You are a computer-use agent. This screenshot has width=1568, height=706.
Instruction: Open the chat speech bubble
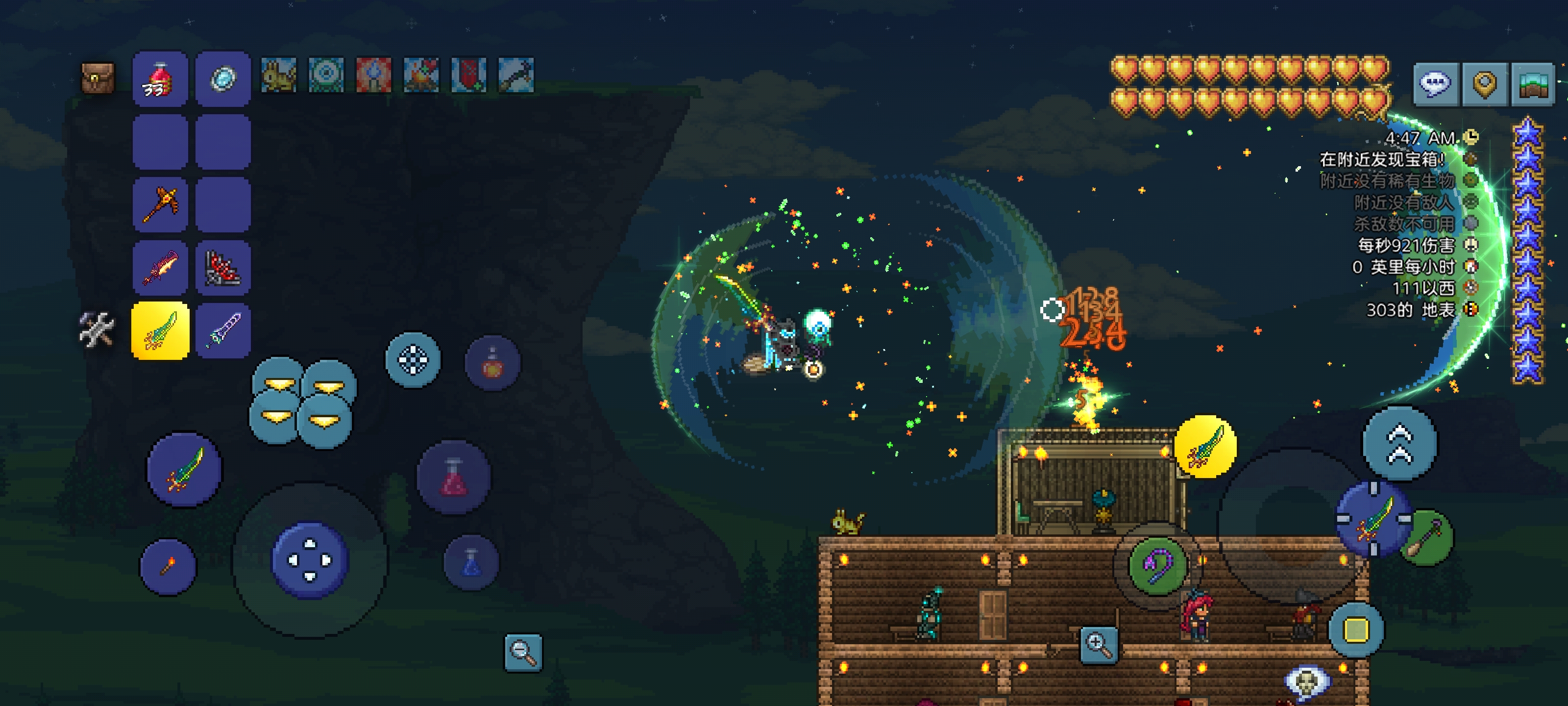(x=1435, y=84)
